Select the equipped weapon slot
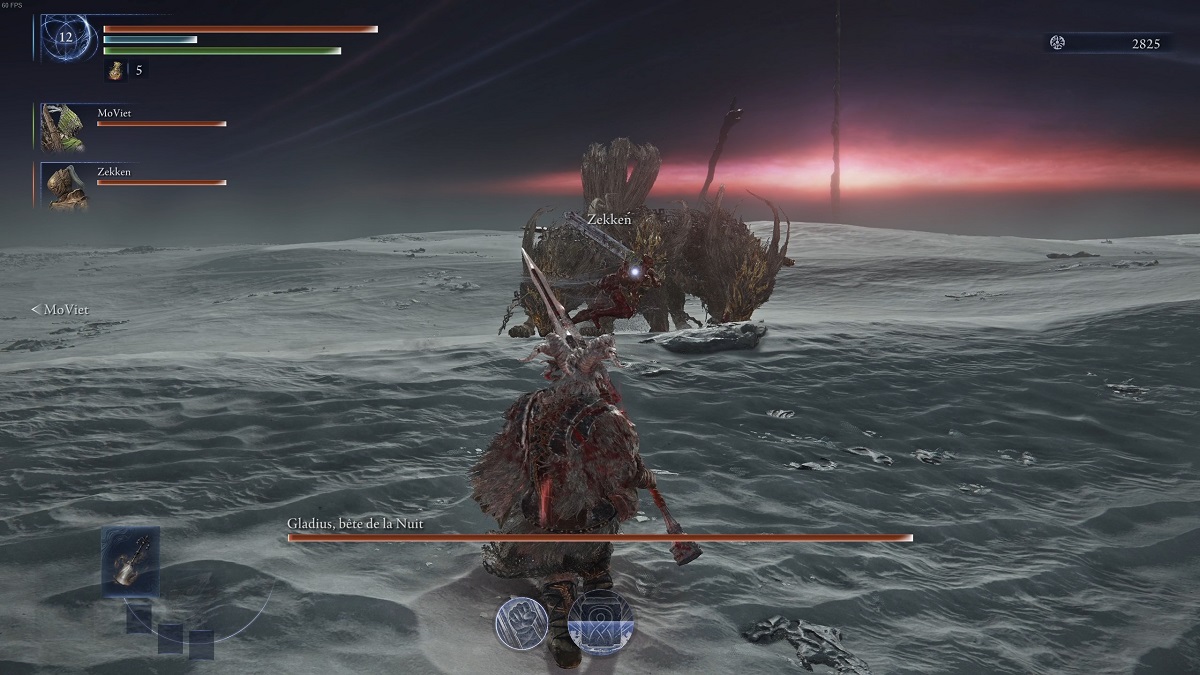 coord(130,562)
